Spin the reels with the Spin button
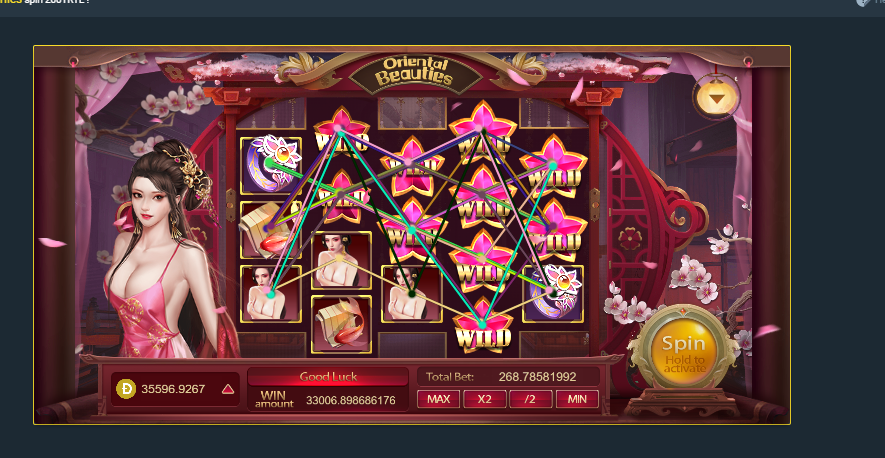The image size is (885, 458). click(683, 346)
